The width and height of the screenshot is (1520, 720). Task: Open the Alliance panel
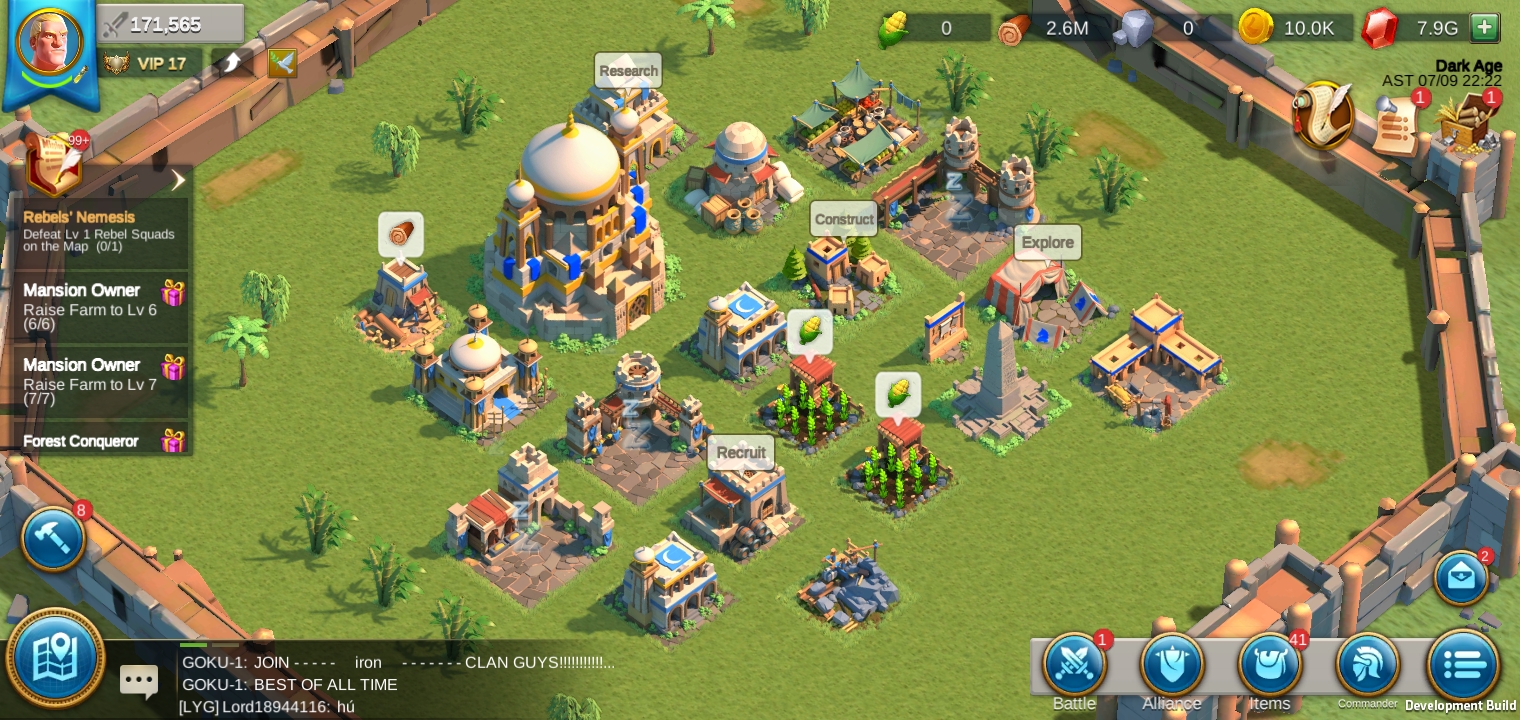[1172, 663]
